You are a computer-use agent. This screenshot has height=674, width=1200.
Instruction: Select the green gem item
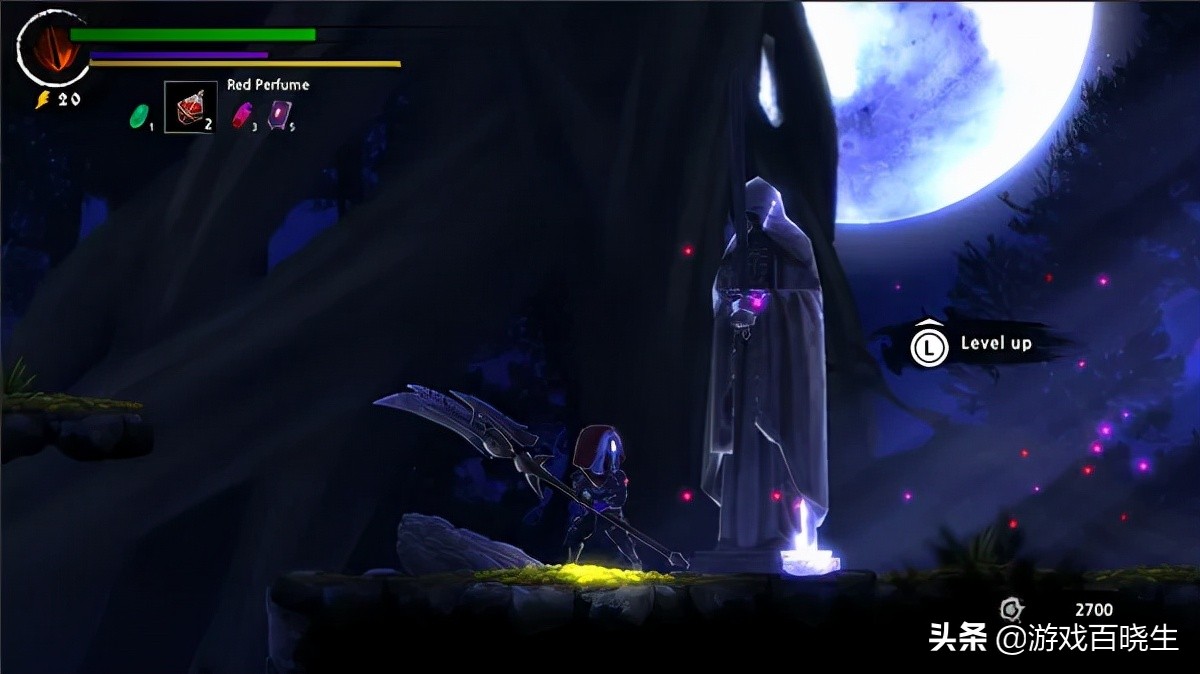(x=138, y=115)
